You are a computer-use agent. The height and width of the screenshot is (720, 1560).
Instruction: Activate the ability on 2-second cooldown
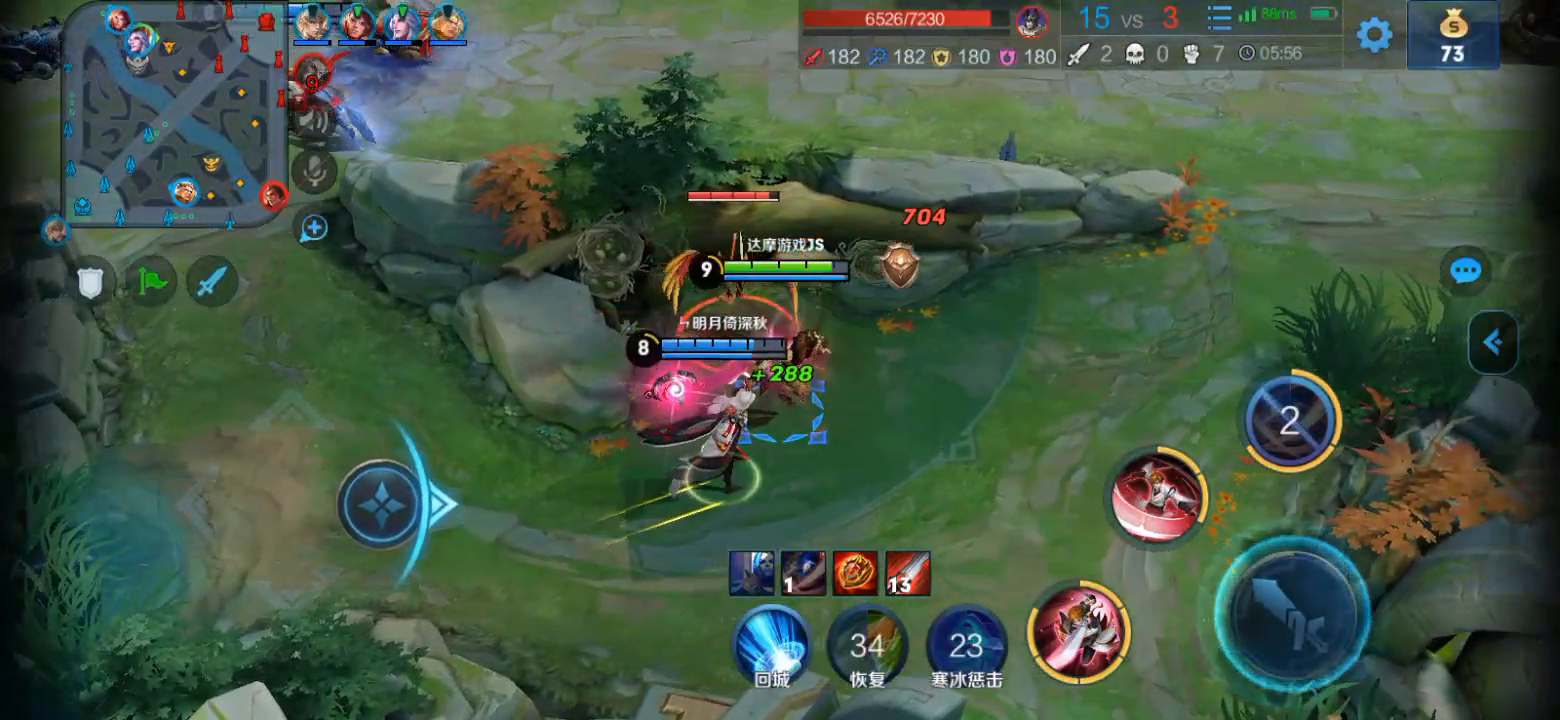pos(1291,421)
